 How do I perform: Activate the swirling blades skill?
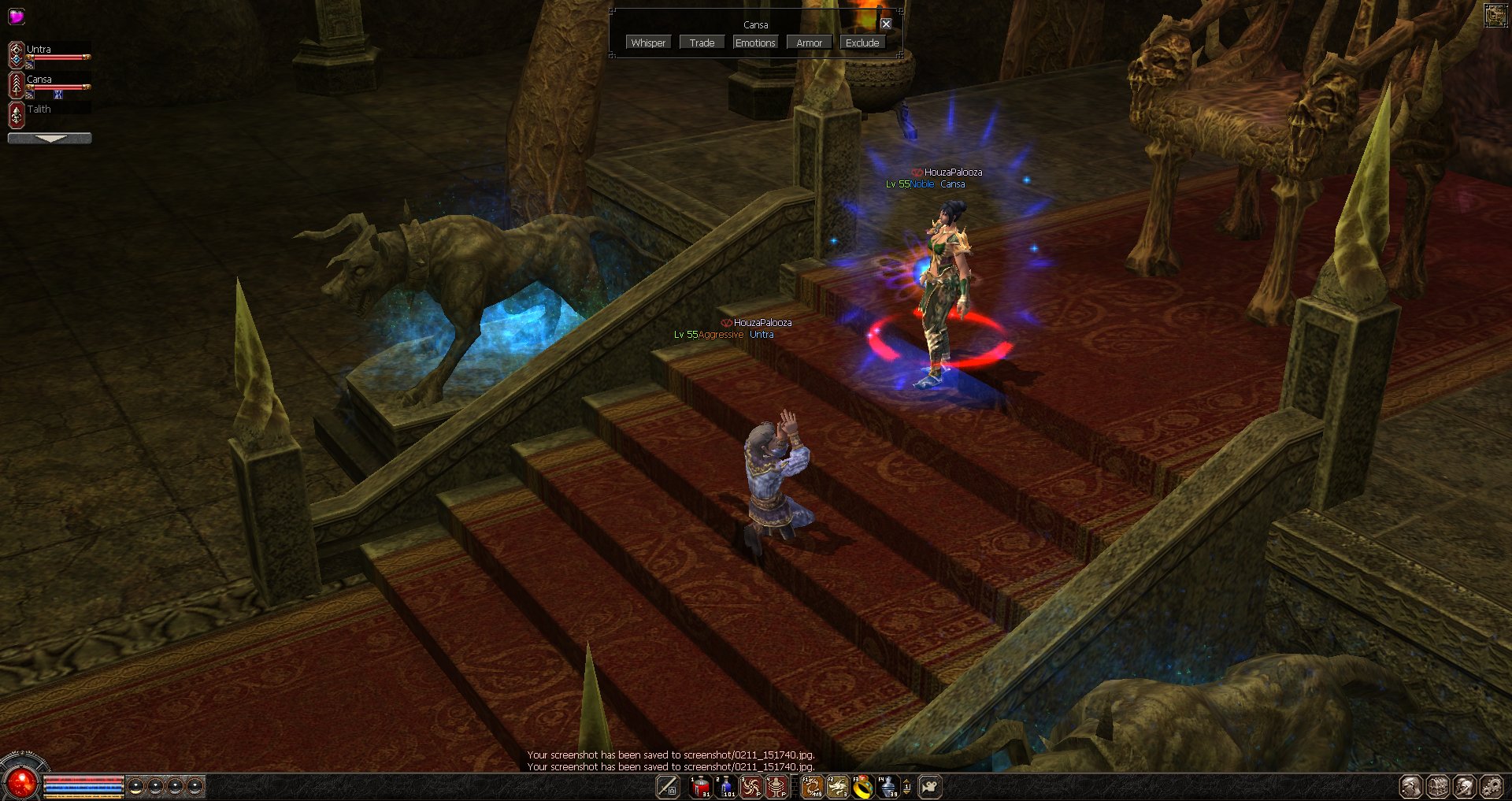tap(750, 786)
